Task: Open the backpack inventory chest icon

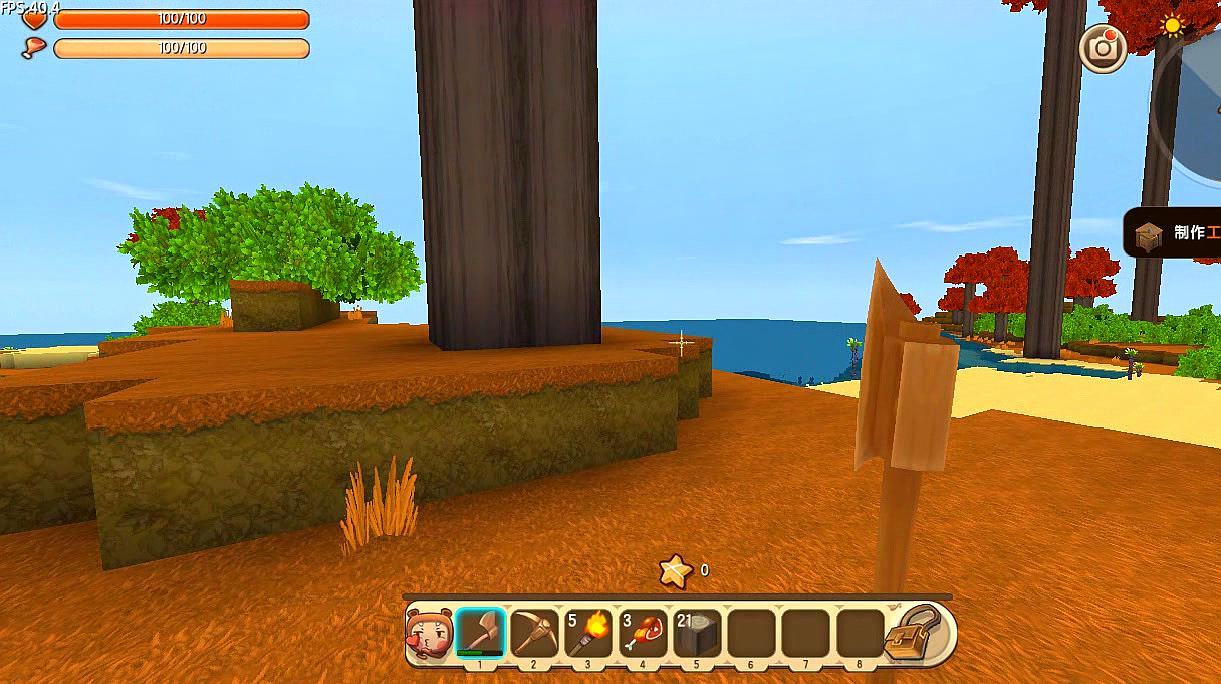Action: point(914,632)
